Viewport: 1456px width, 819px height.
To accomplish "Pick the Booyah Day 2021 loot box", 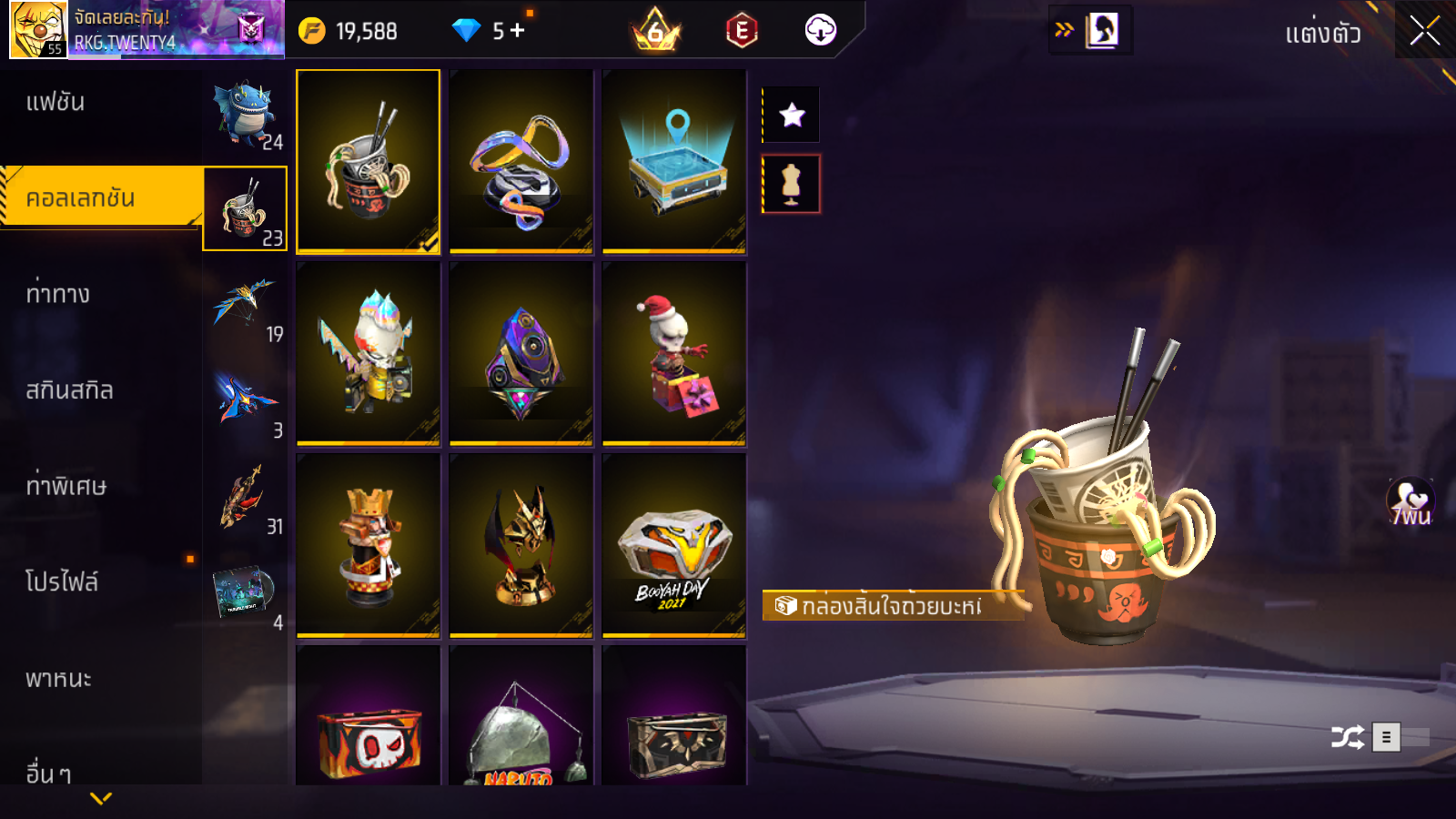I will [673, 546].
